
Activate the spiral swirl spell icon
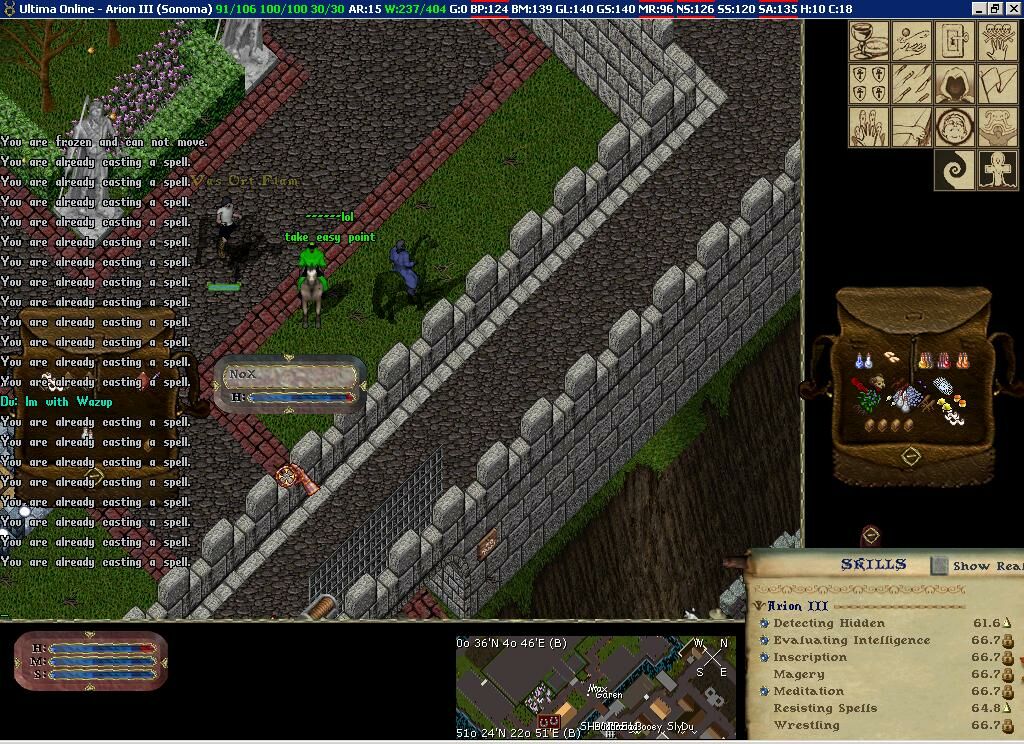tap(954, 169)
